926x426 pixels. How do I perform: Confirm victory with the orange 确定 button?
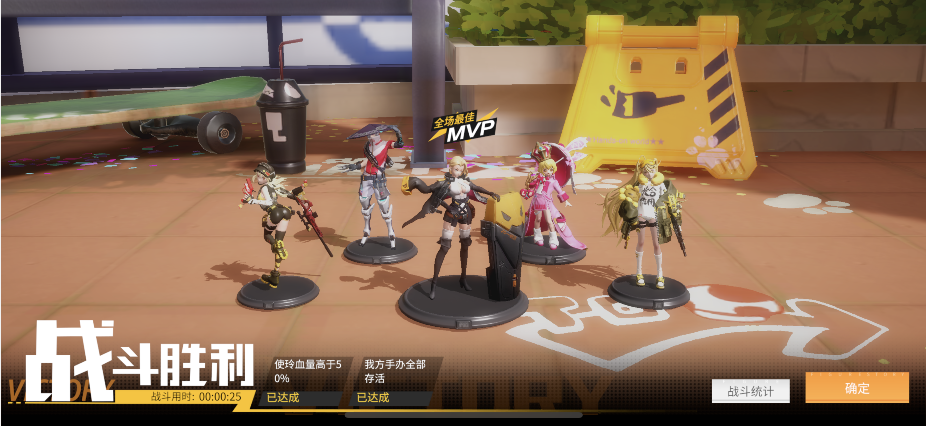click(857, 388)
